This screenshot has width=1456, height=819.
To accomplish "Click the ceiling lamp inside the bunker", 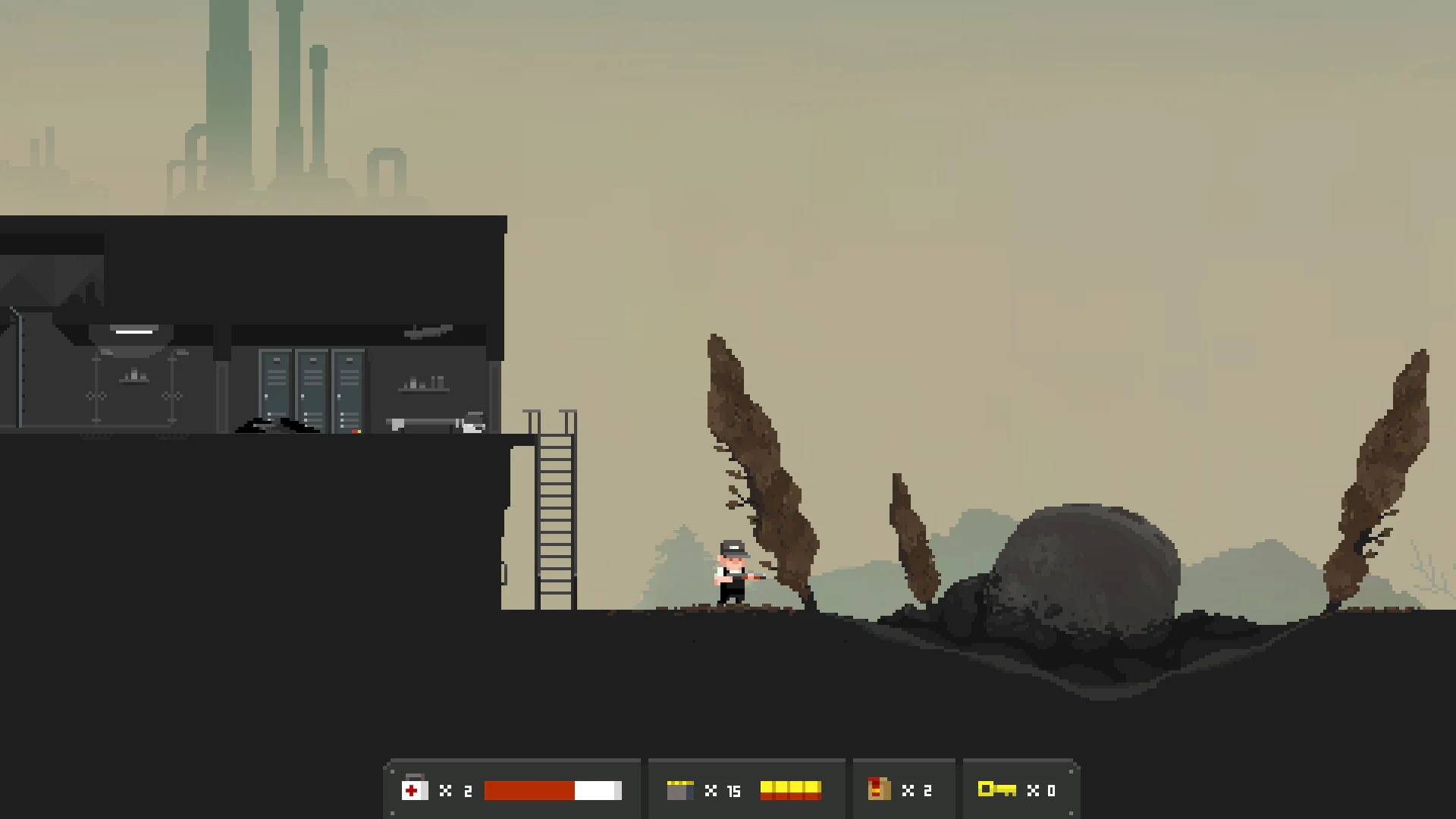I will (x=133, y=331).
